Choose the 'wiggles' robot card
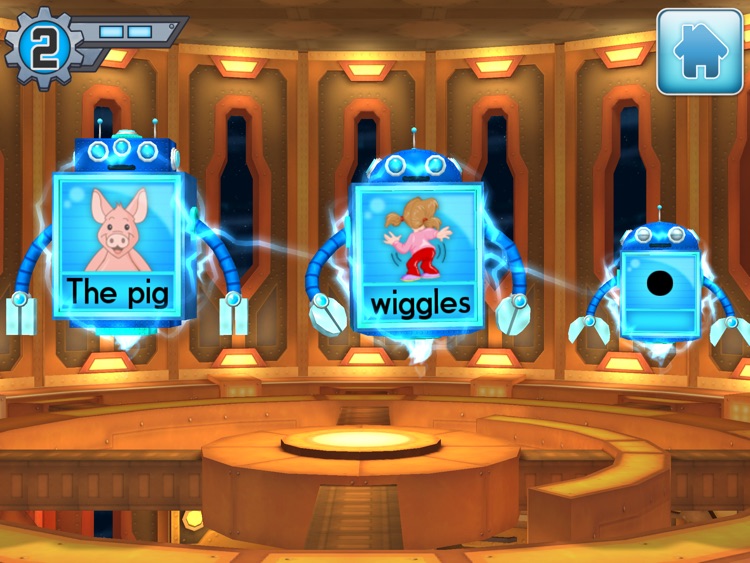The width and height of the screenshot is (750, 563). tap(420, 258)
